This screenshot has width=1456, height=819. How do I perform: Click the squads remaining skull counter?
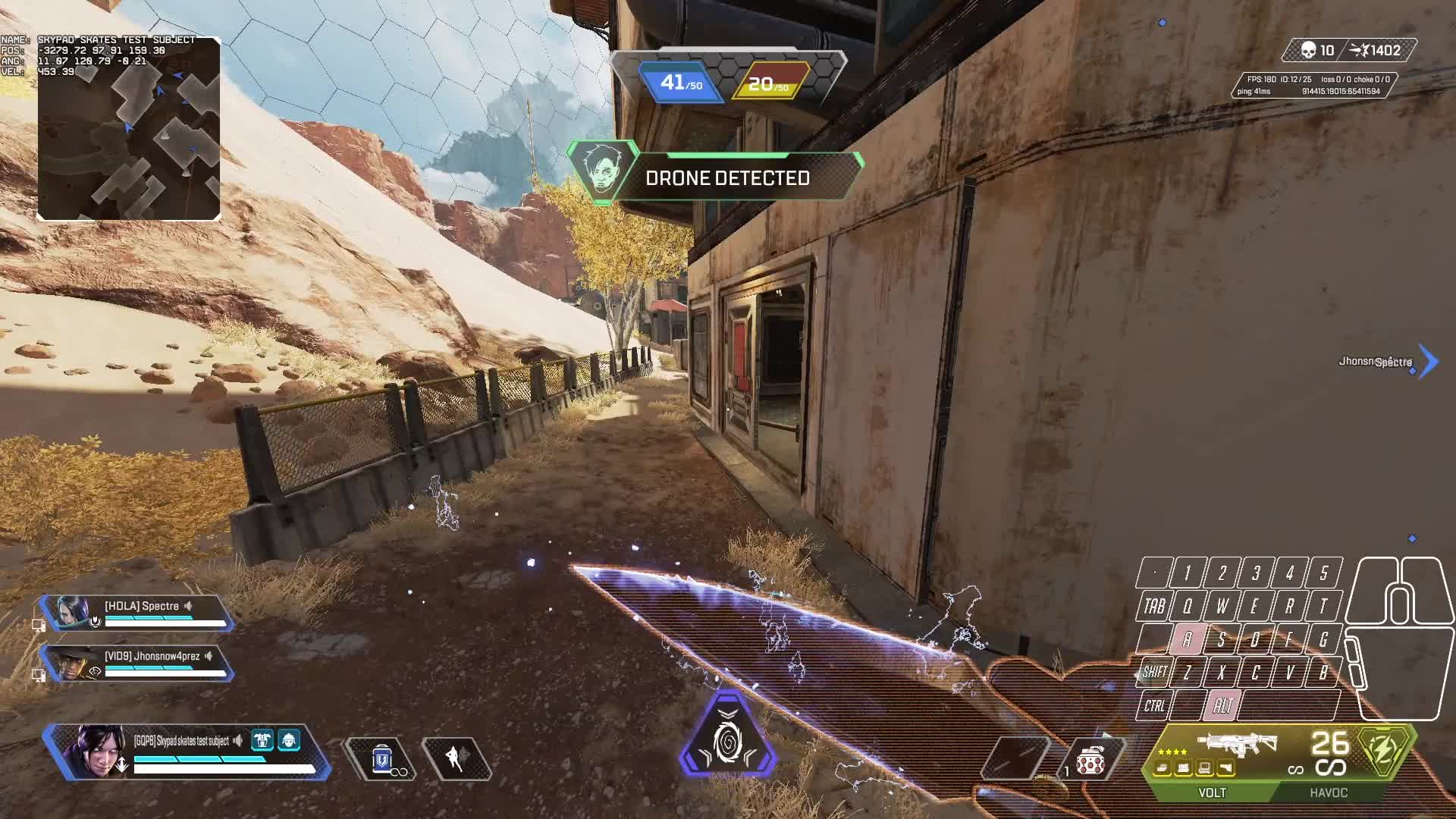point(1316,51)
